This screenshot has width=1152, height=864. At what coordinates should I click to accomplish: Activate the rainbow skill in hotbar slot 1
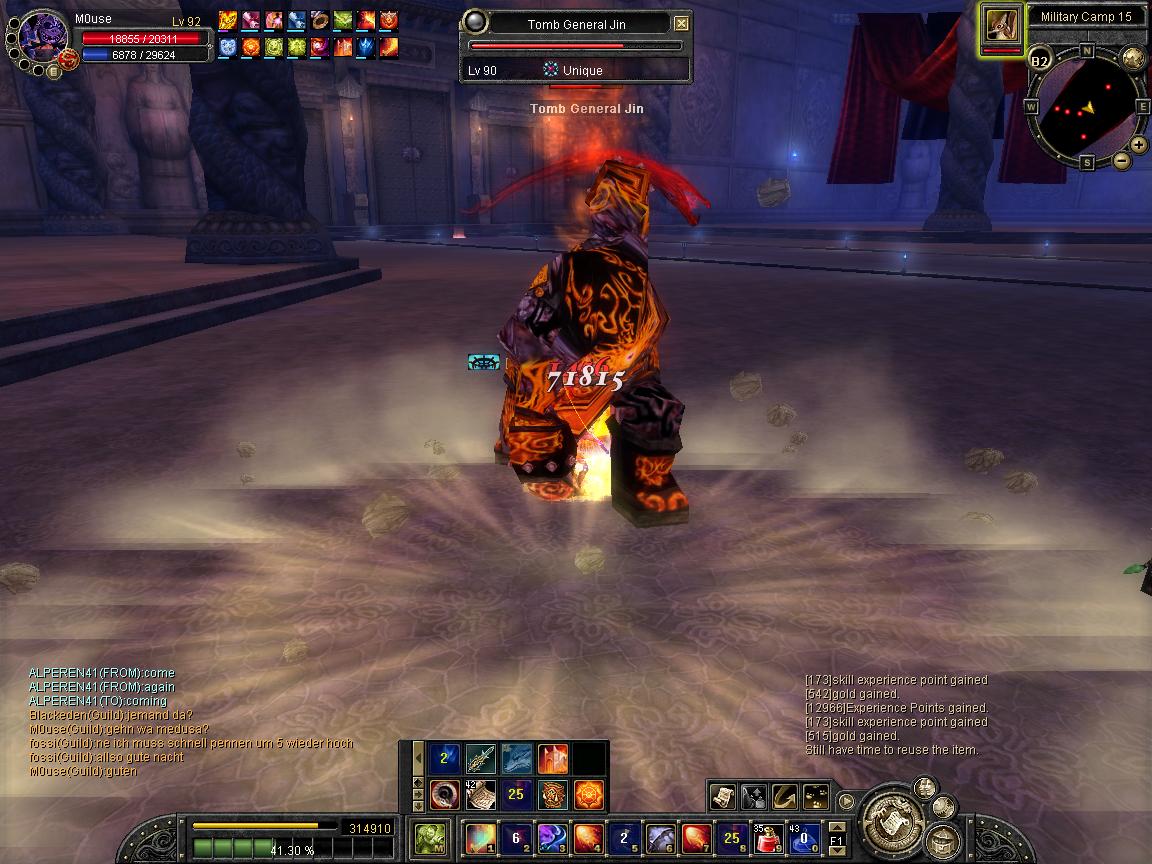(x=479, y=836)
